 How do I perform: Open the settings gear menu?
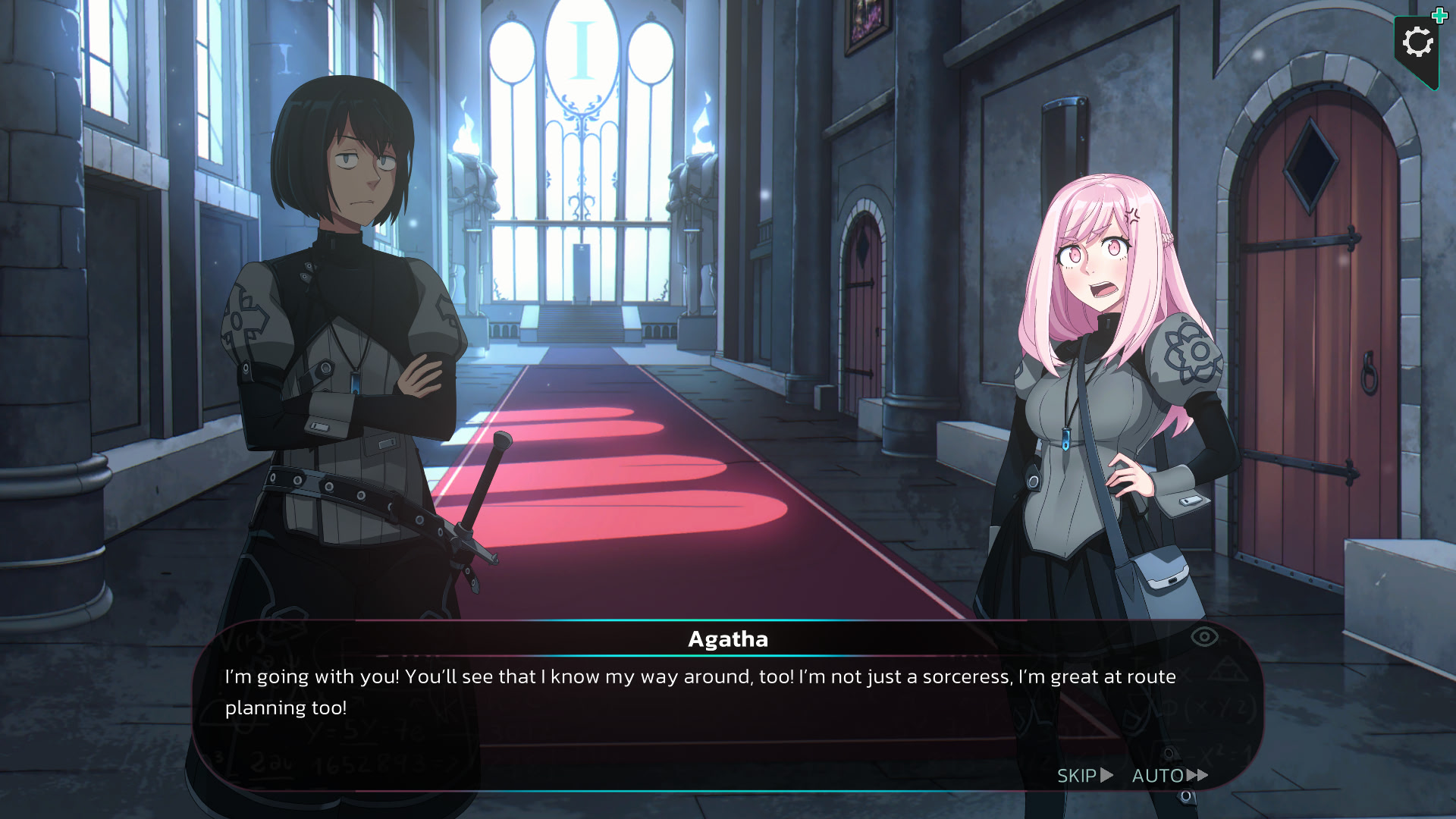click(x=1417, y=42)
